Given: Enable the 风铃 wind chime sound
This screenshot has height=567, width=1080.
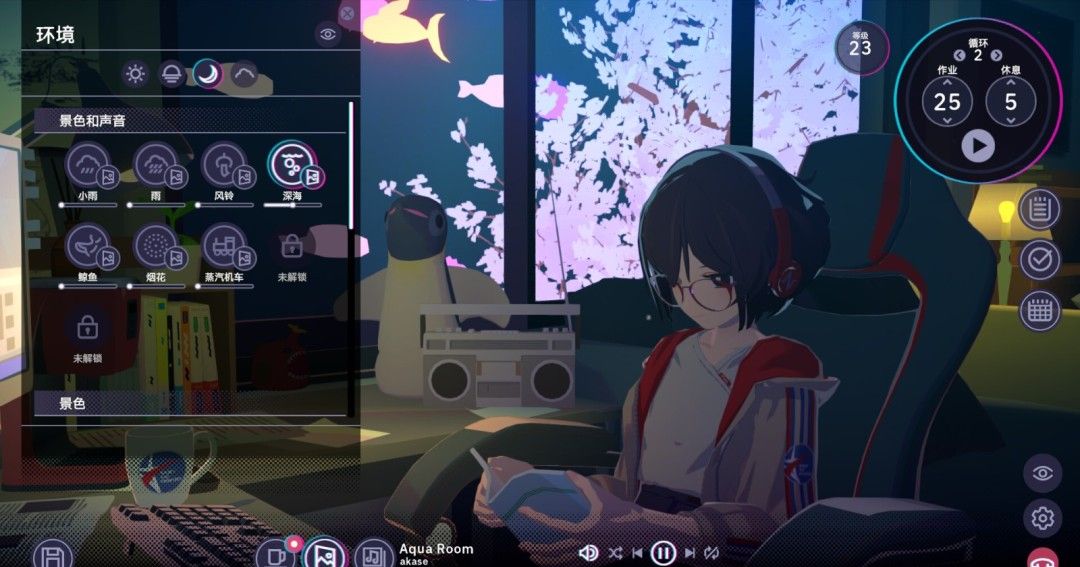Looking at the screenshot, I should click(224, 164).
